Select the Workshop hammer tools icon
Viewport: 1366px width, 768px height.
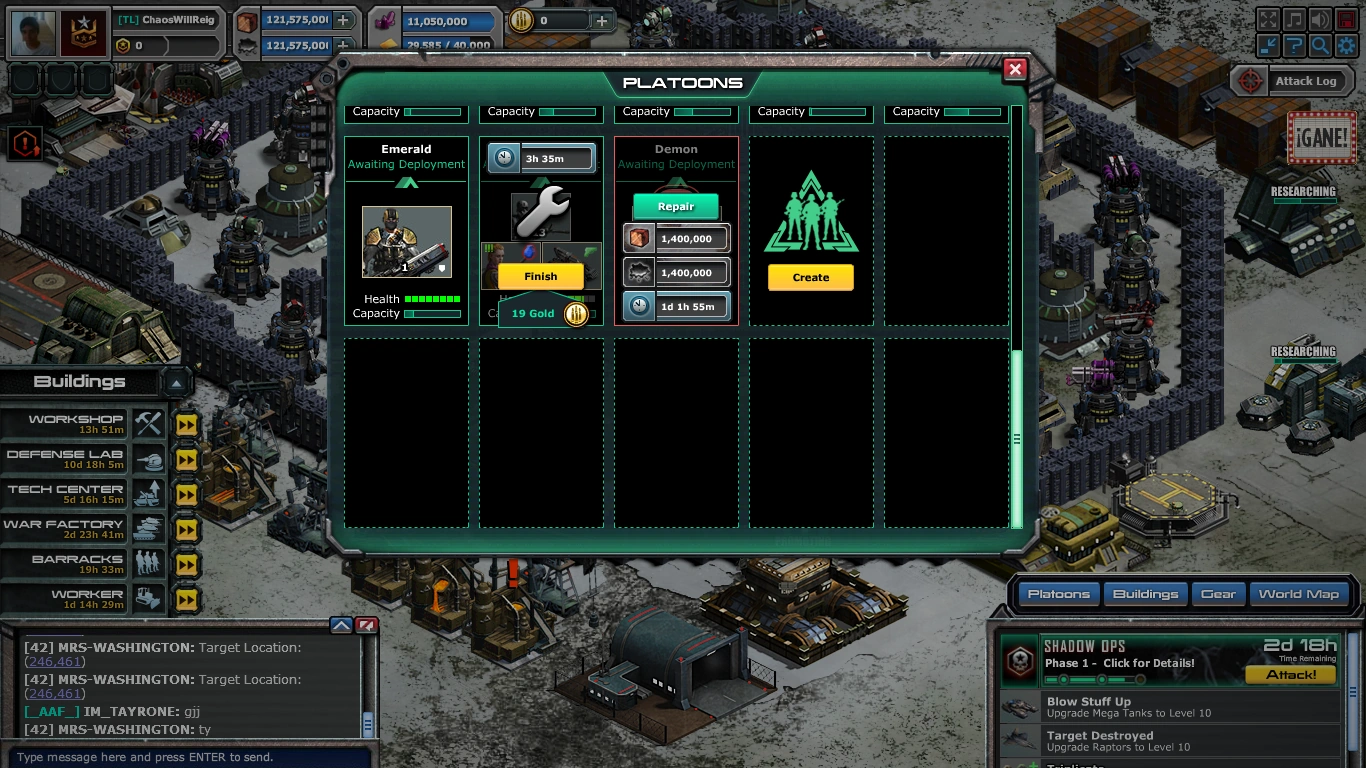(148, 421)
